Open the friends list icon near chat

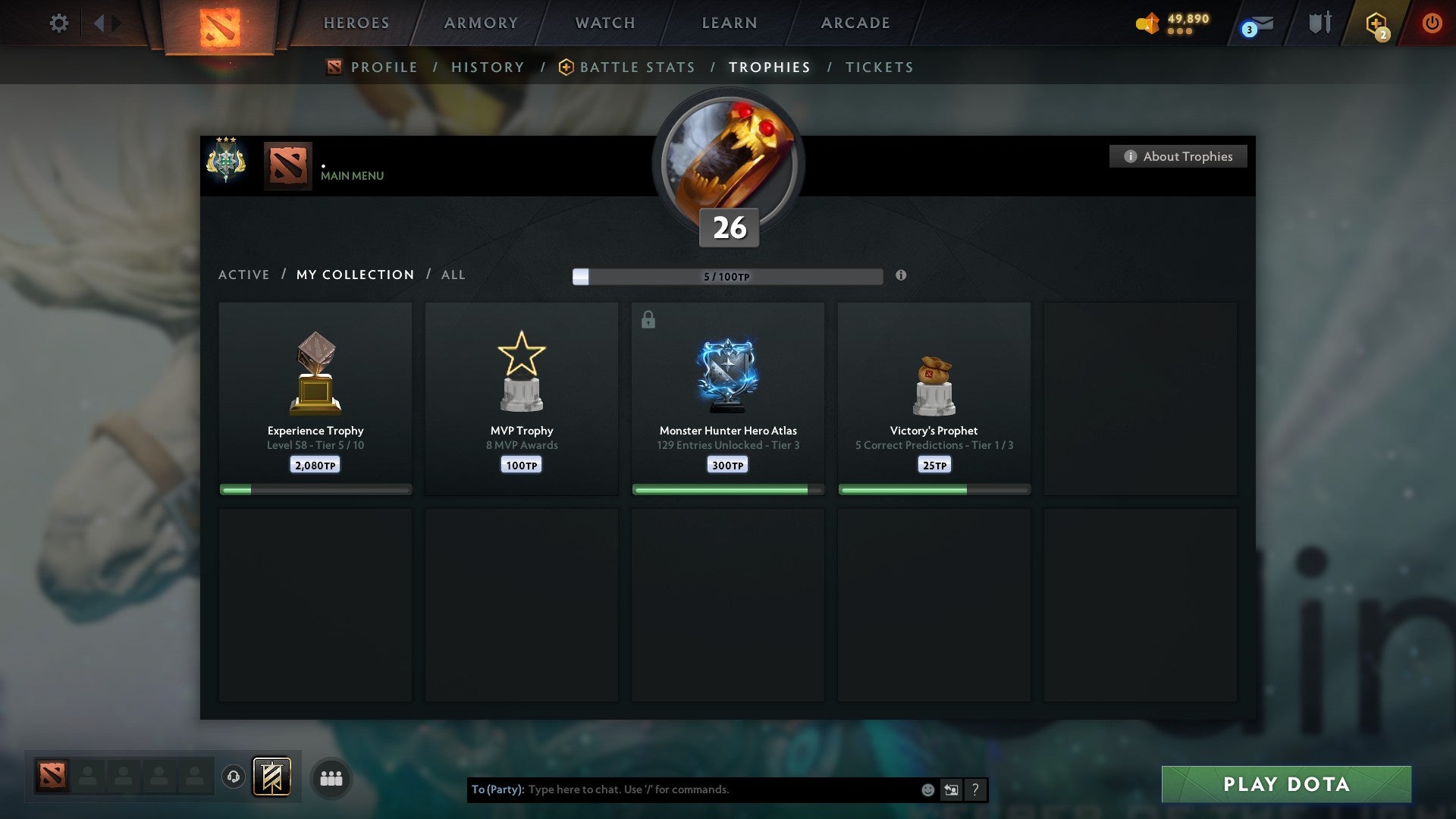(x=331, y=777)
